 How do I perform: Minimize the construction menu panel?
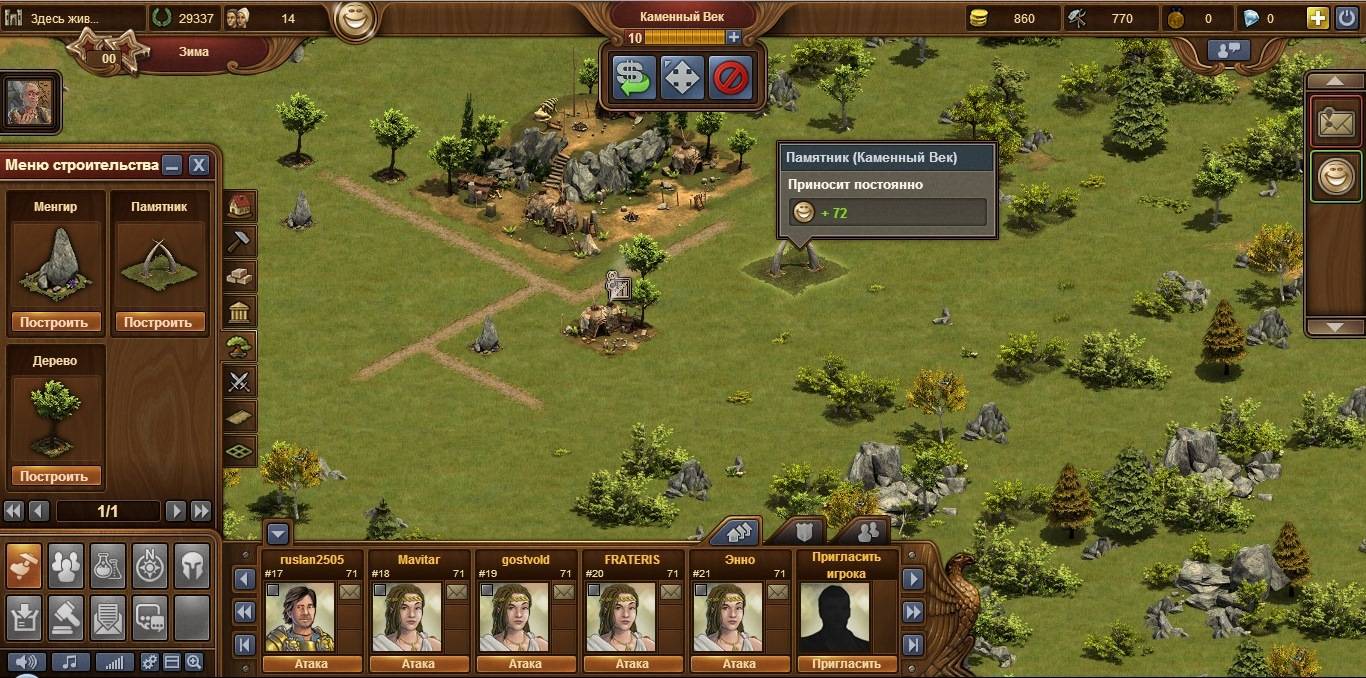(173, 165)
